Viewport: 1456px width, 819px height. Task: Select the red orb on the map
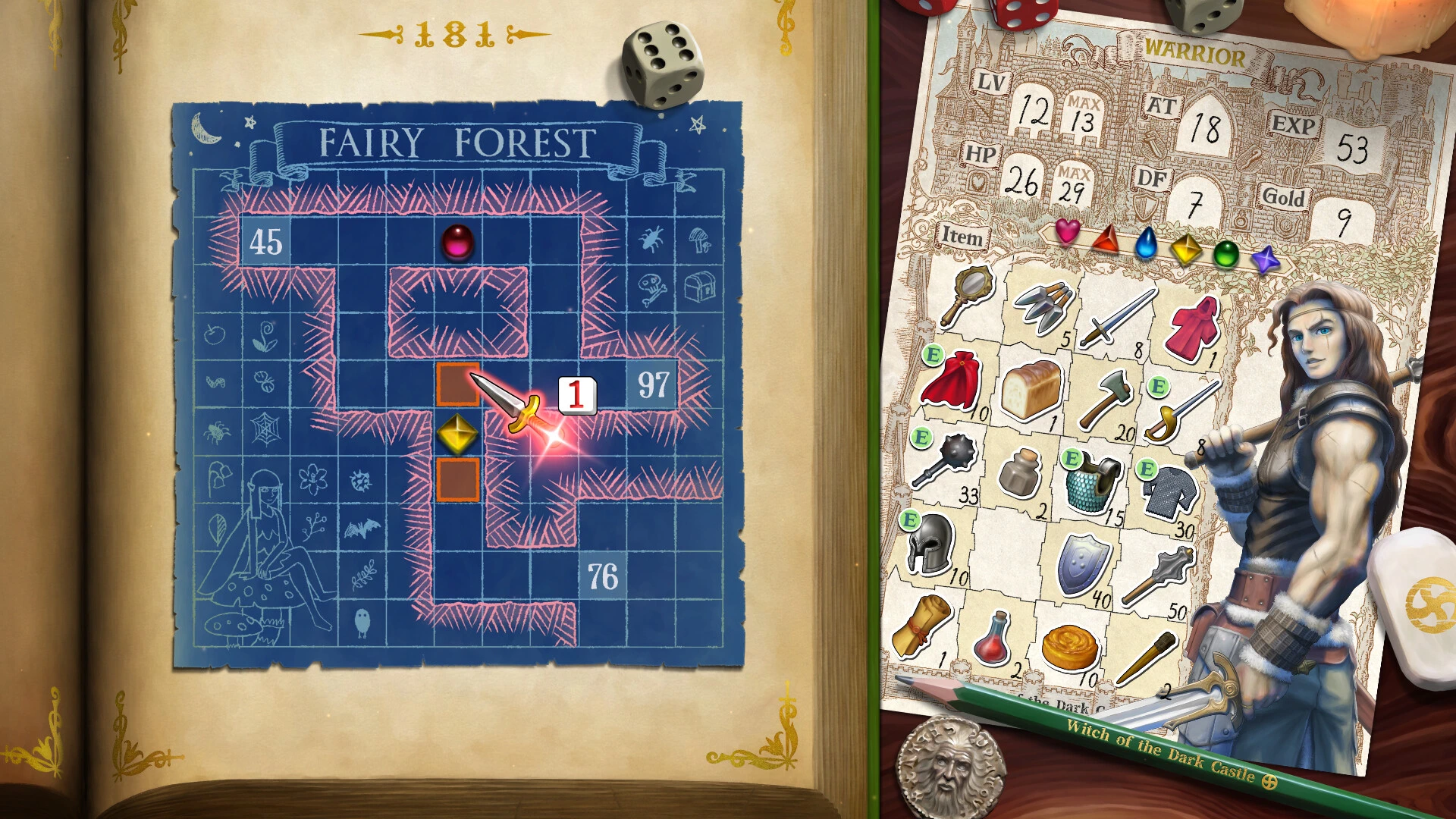click(457, 242)
